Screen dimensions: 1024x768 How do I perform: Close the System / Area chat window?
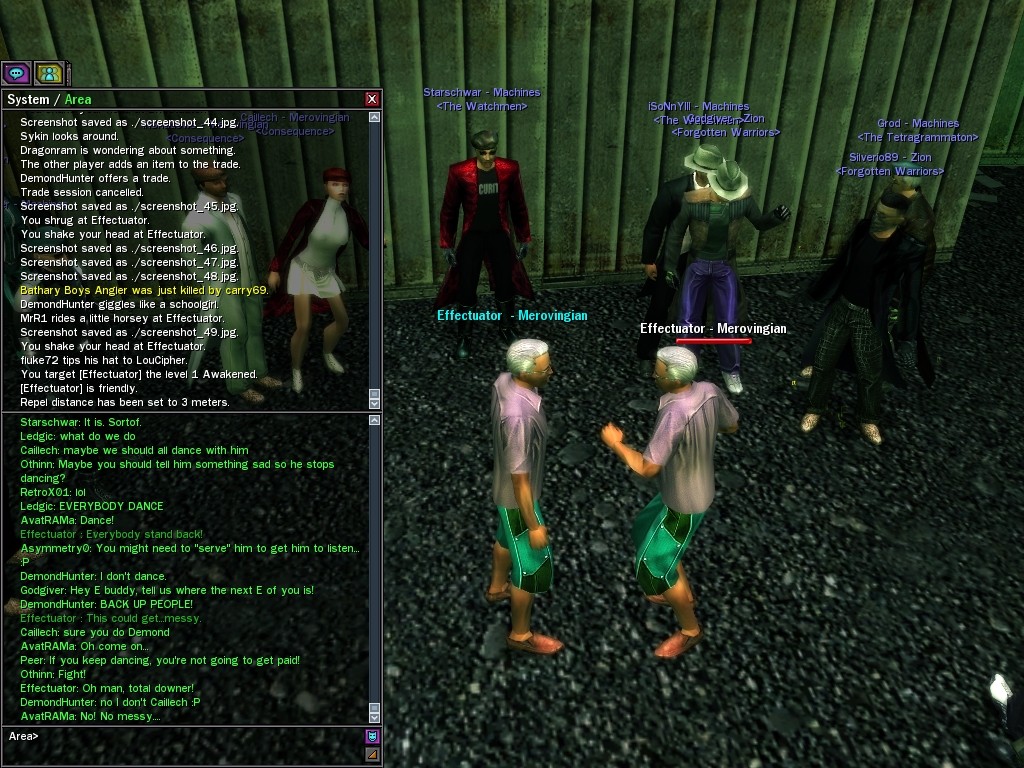coord(372,99)
